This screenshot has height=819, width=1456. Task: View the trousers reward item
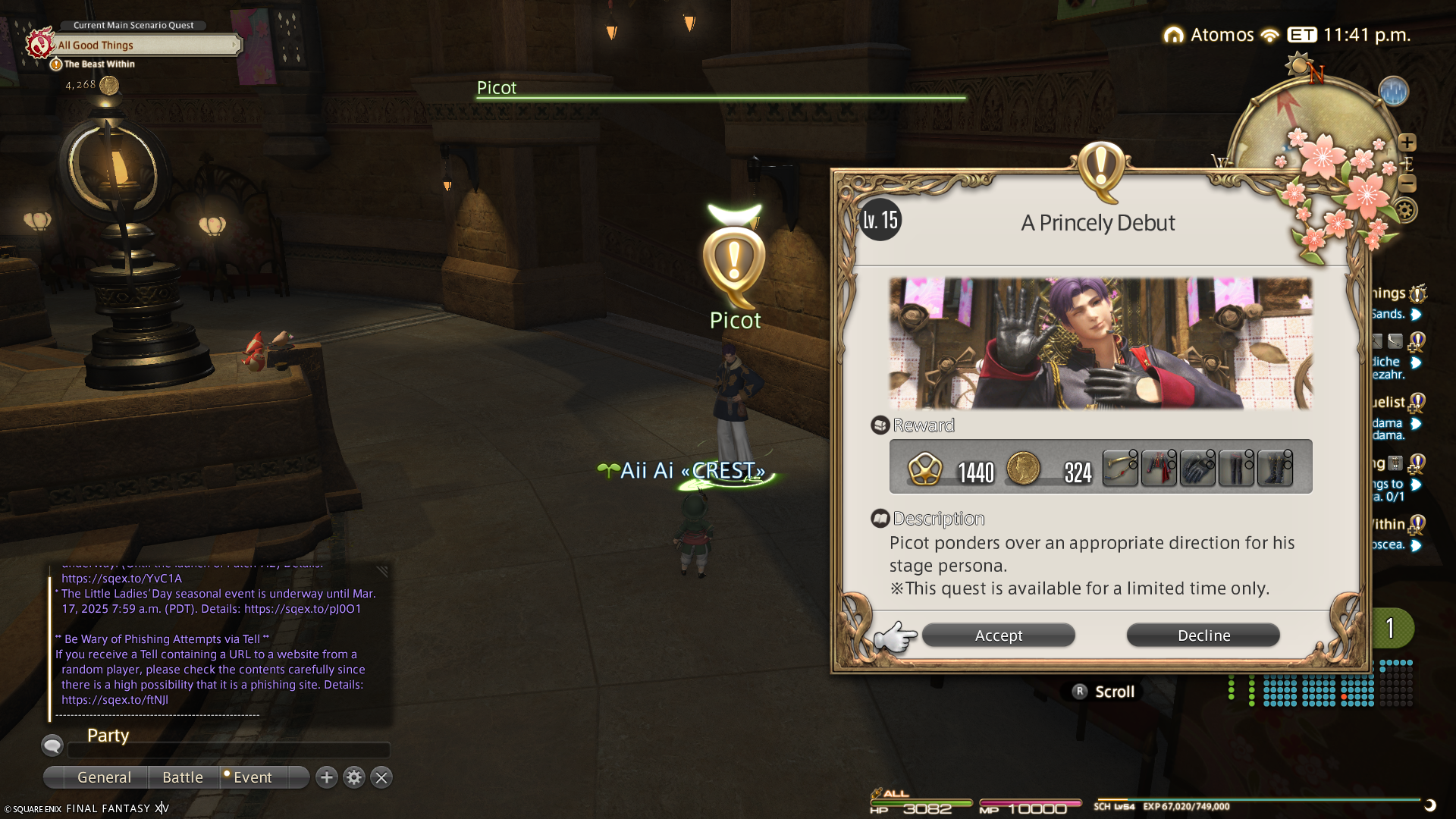1236,468
